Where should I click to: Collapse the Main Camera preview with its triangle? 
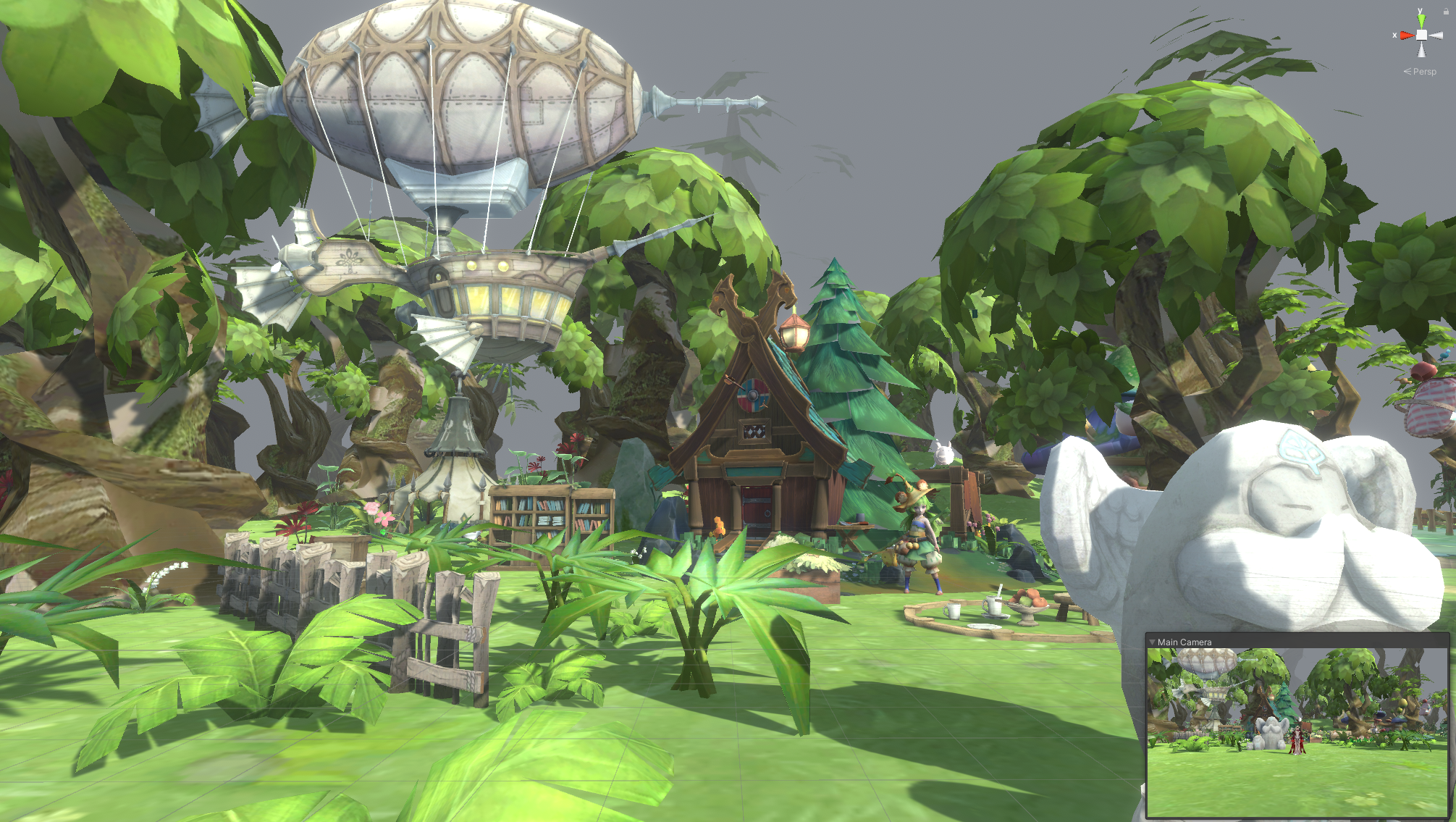[1152, 642]
